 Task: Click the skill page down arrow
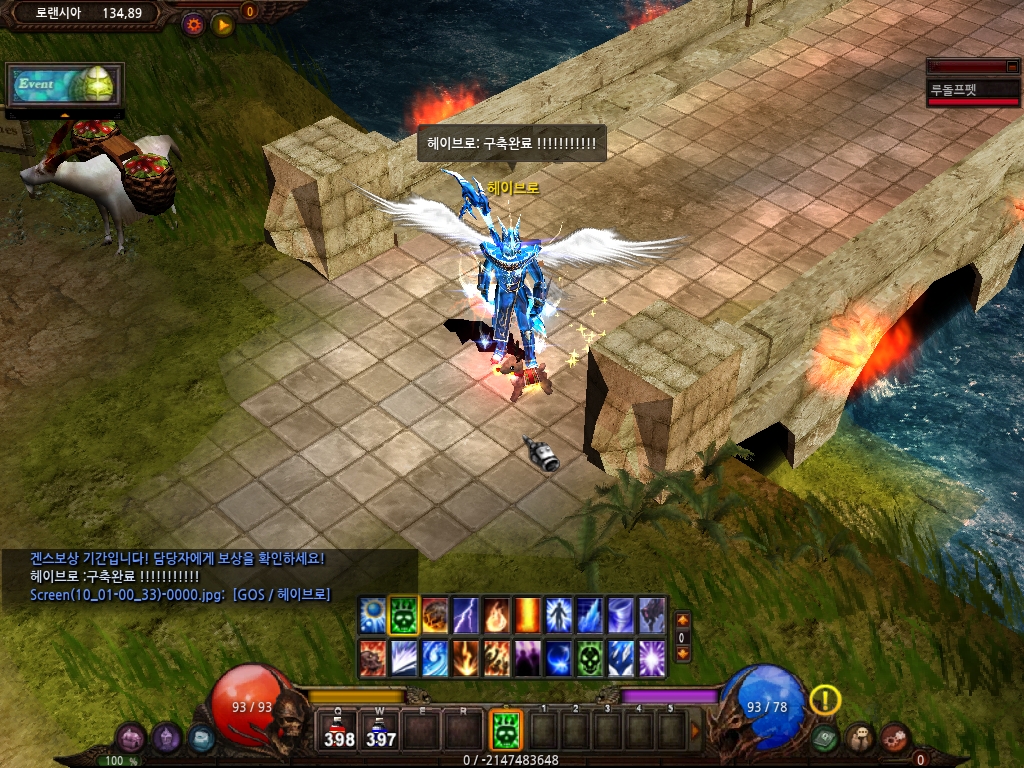click(x=683, y=653)
